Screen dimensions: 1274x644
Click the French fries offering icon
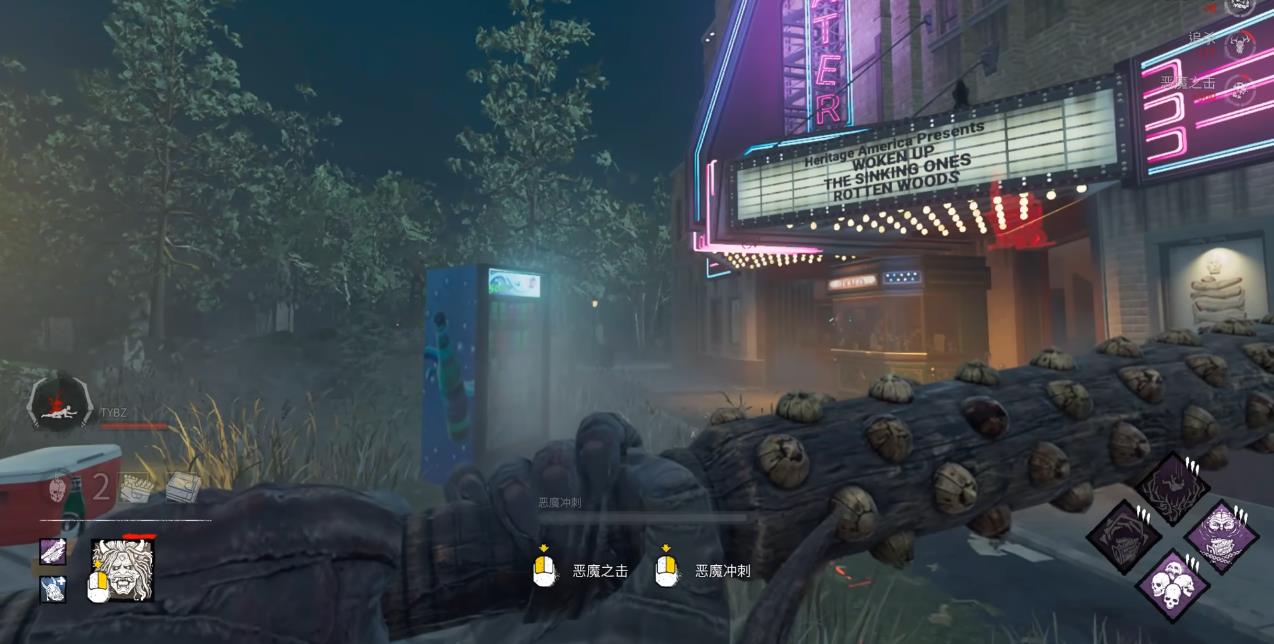(136, 487)
